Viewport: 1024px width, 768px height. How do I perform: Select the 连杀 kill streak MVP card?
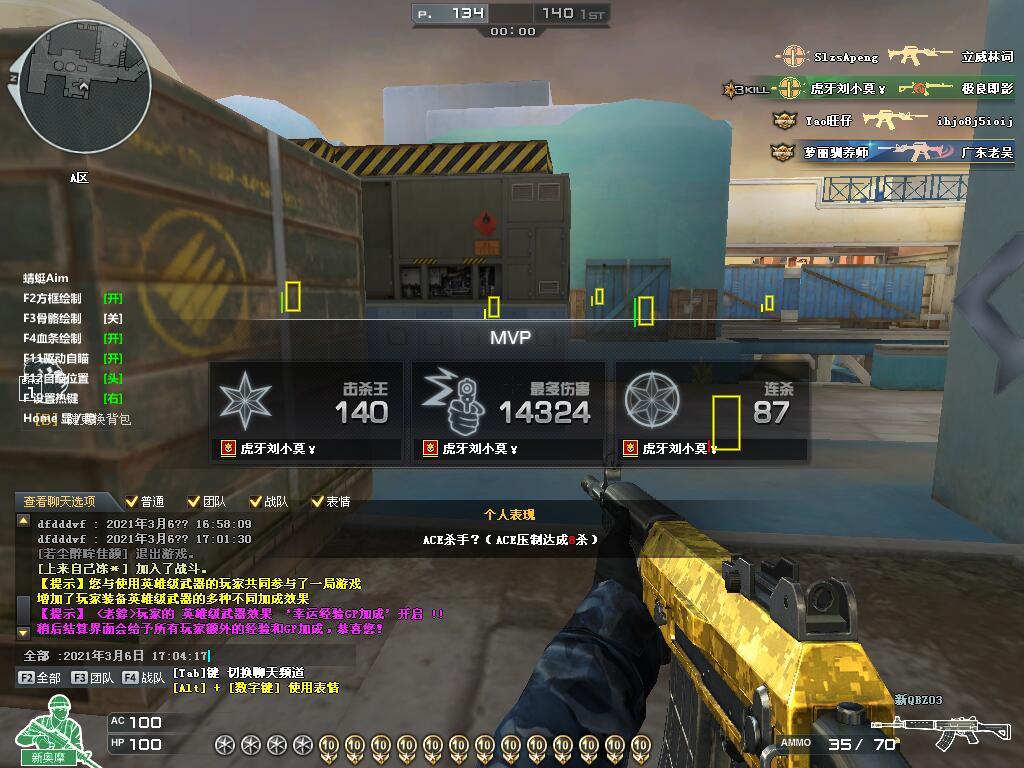(x=711, y=412)
